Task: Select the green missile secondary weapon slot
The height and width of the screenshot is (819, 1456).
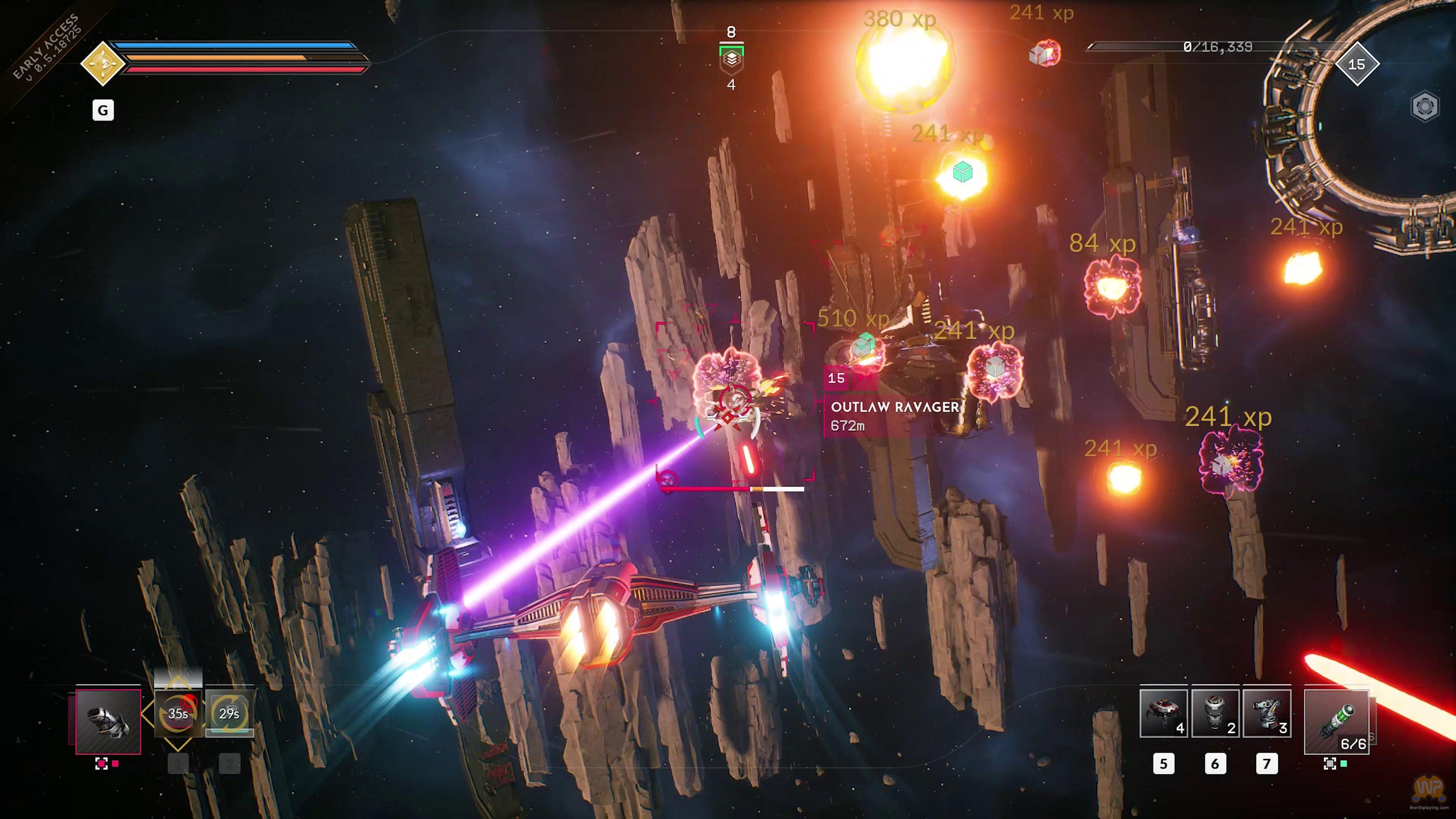Action: 1336,722
